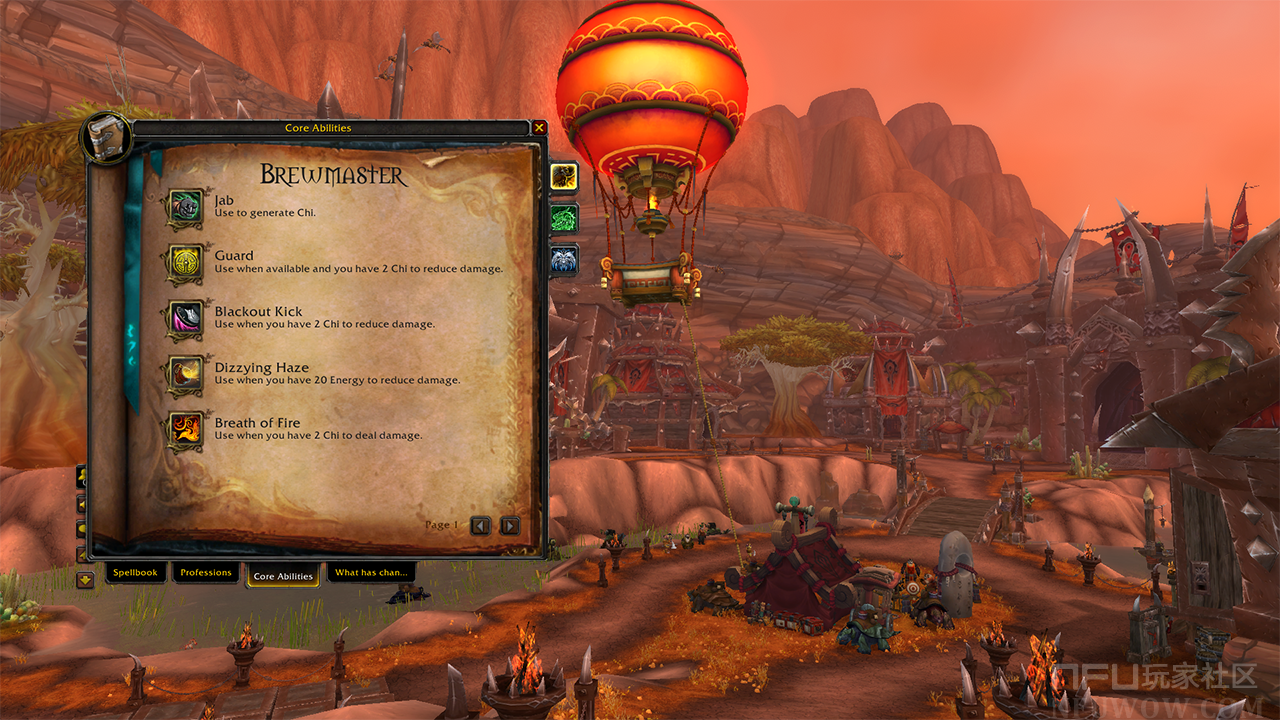
Task: Open the Professions tab
Action: (x=206, y=573)
